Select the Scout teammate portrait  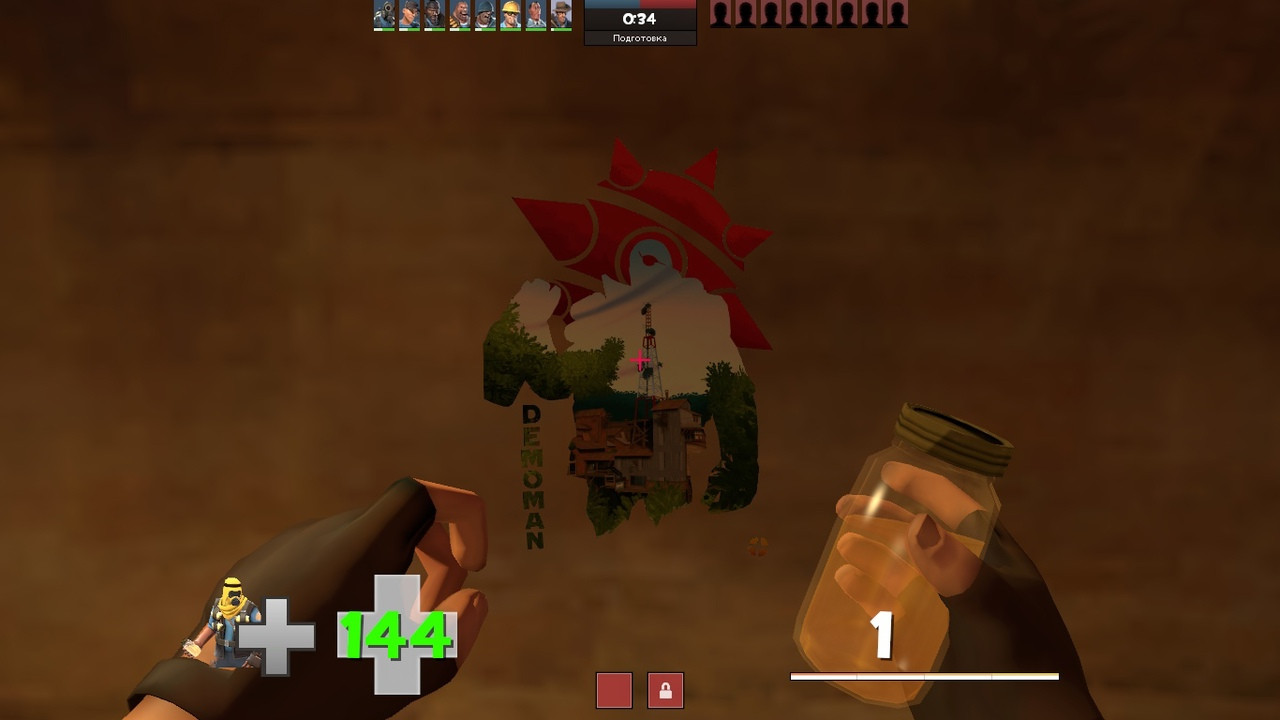[x=408, y=14]
